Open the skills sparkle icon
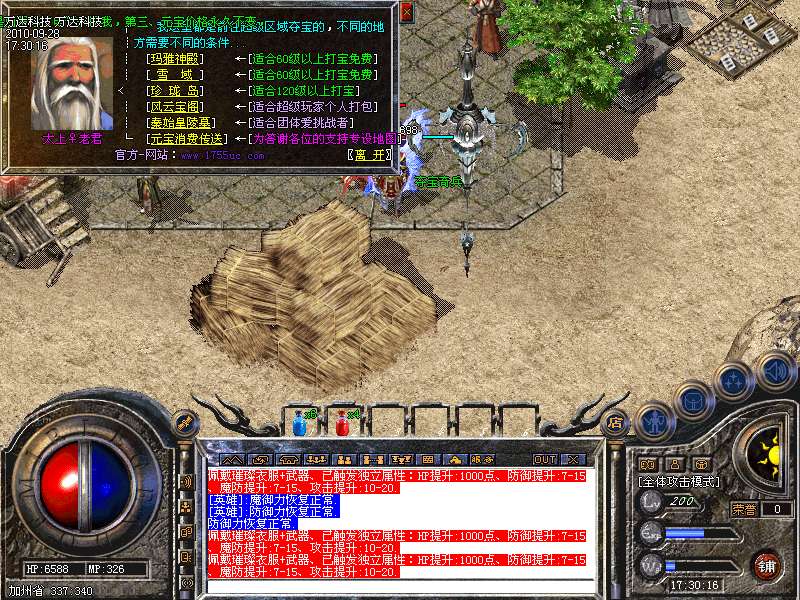 pos(735,379)
